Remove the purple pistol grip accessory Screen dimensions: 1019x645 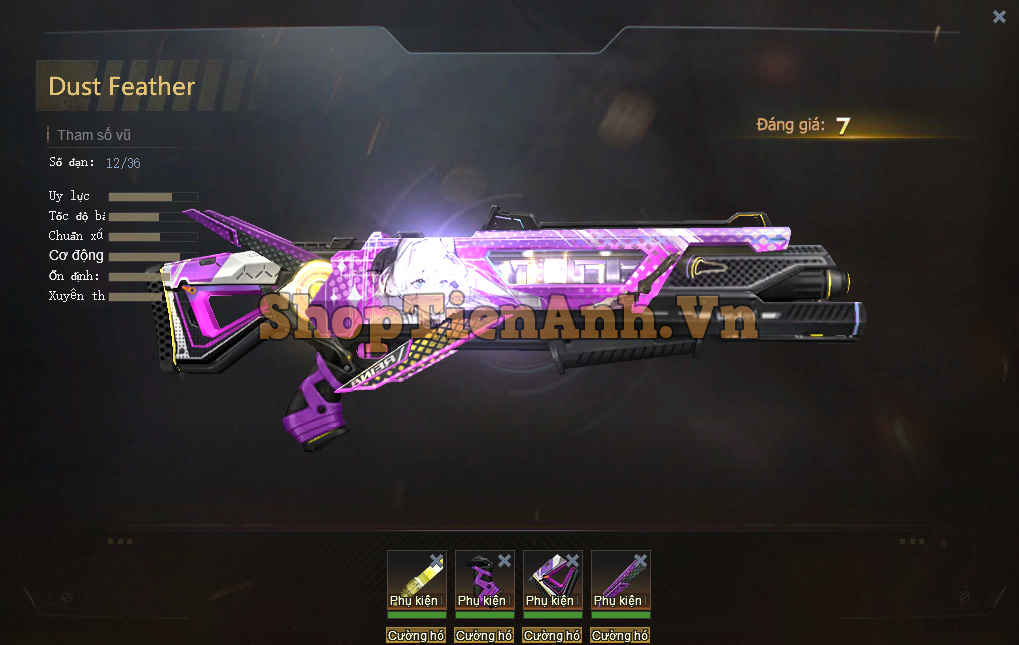pos(504,561)
